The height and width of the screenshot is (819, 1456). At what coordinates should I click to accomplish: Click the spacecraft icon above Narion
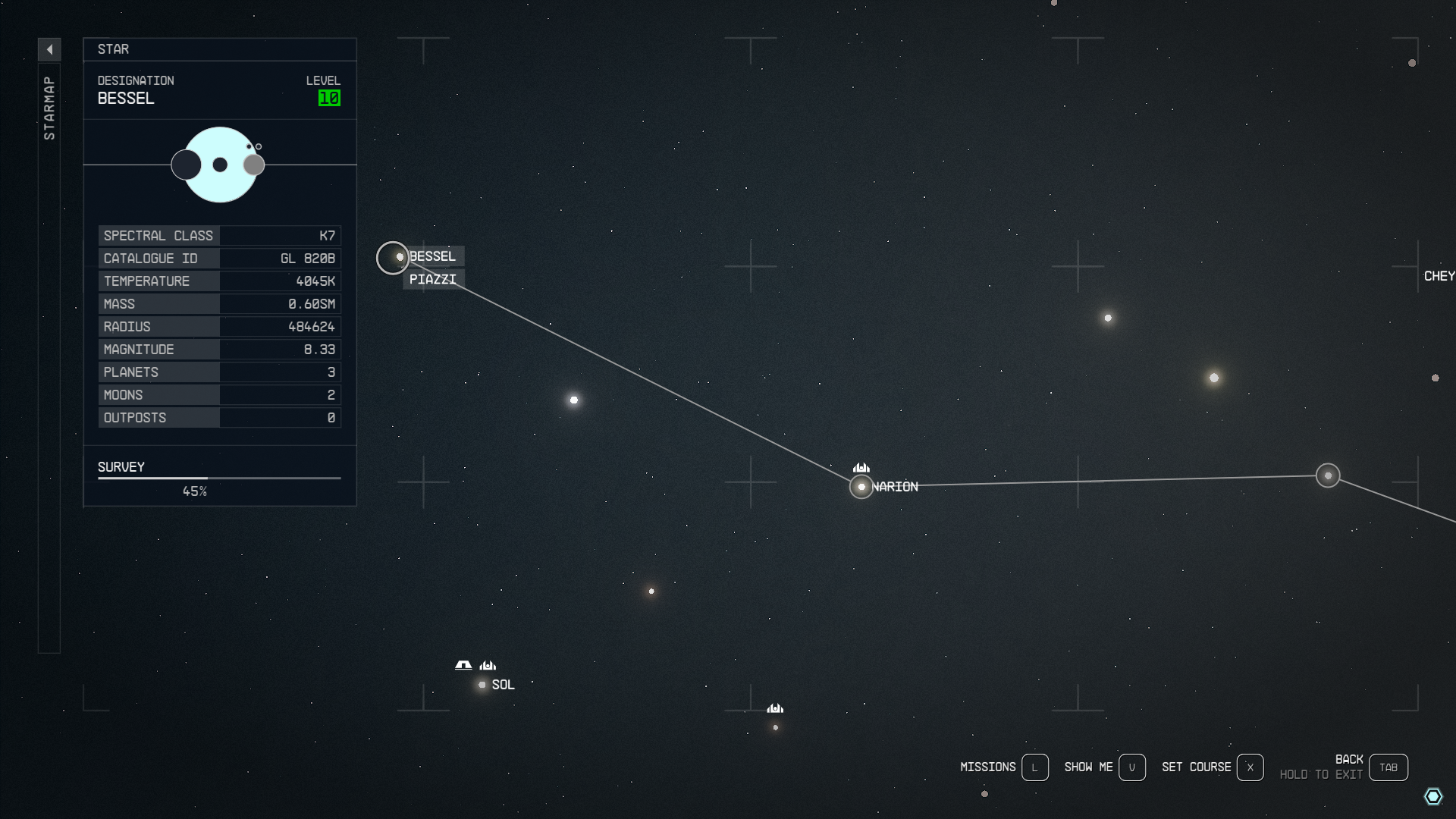(x=861, y=468)
